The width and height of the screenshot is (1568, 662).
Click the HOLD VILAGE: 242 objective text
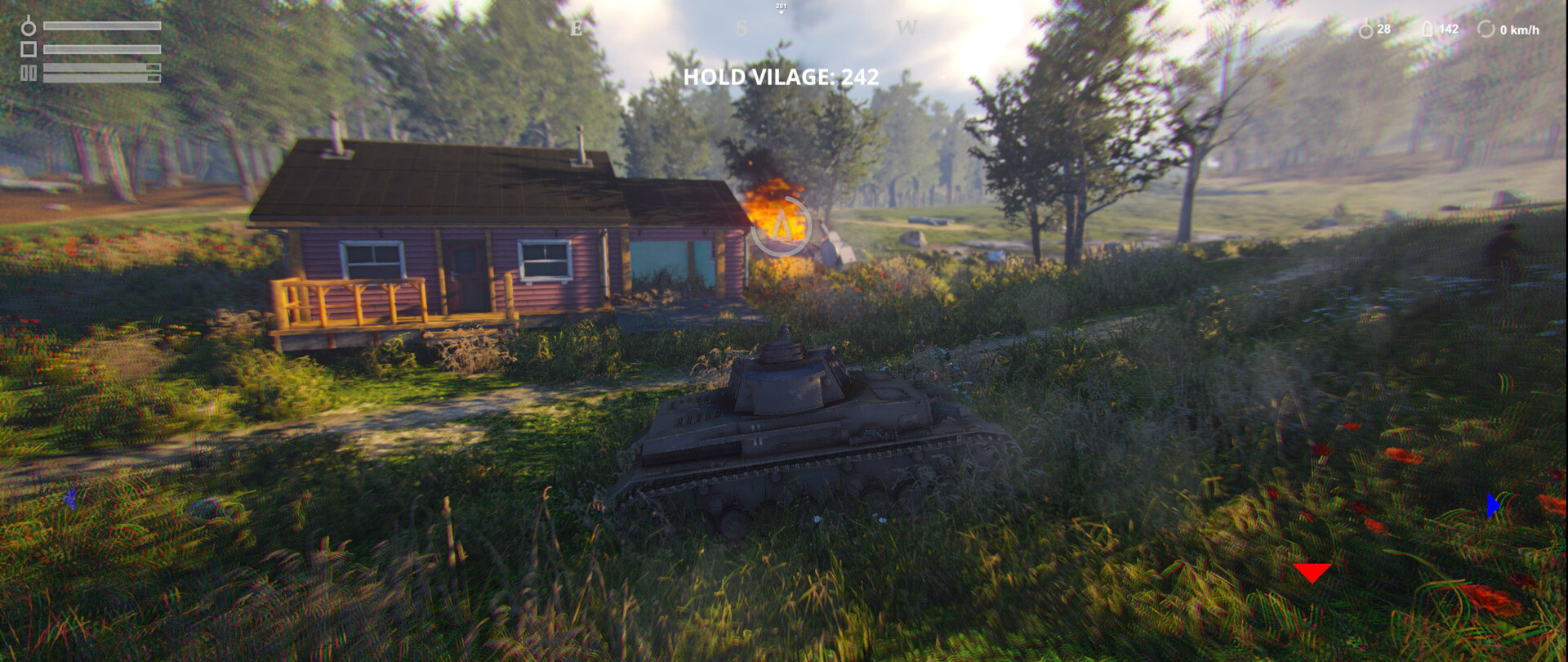[780, 78]
